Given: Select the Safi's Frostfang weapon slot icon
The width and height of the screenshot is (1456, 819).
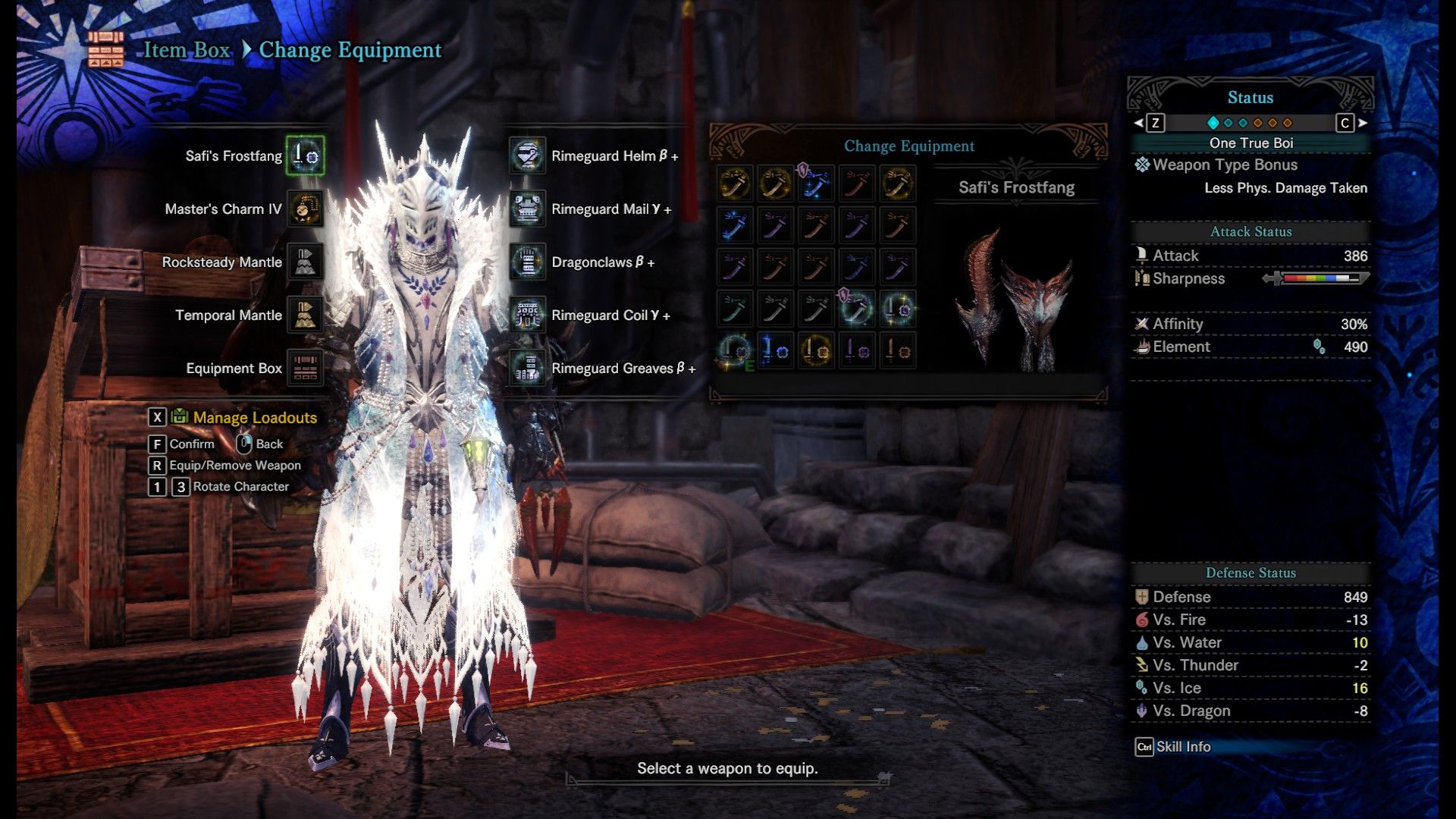Looking at the screenshot, I should click(305, 155).
